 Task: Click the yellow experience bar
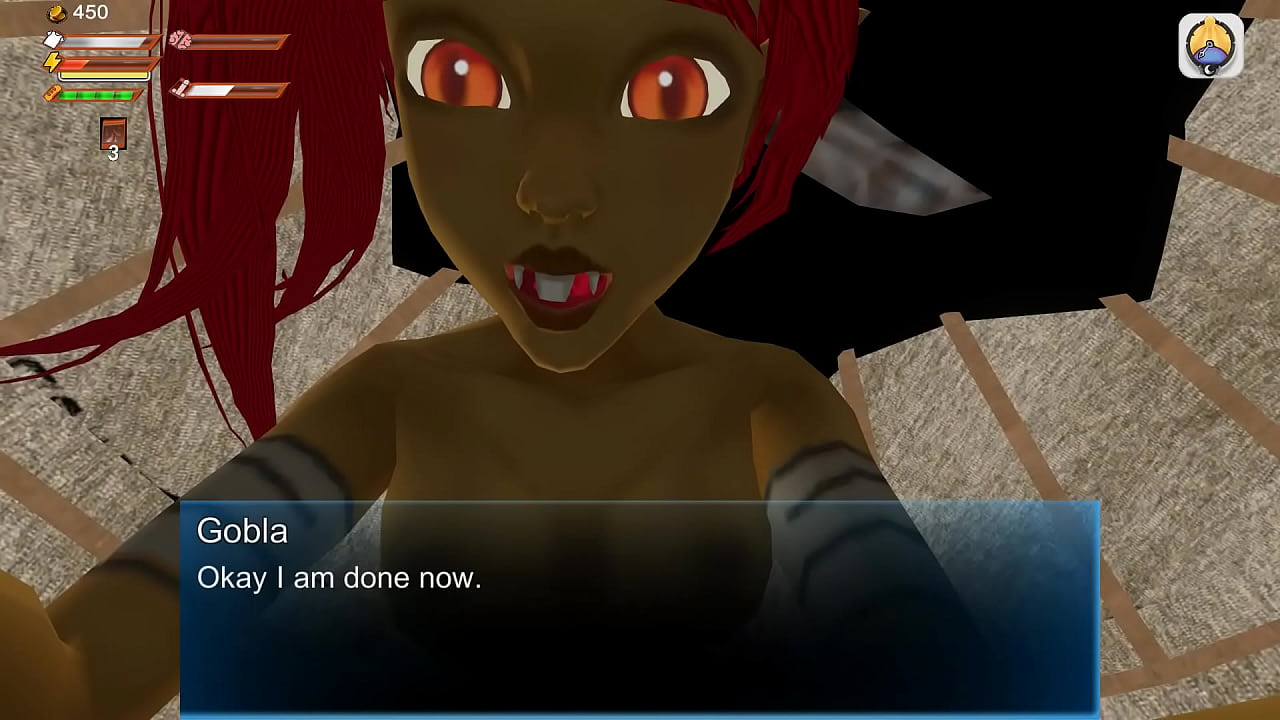coord(103,75)
